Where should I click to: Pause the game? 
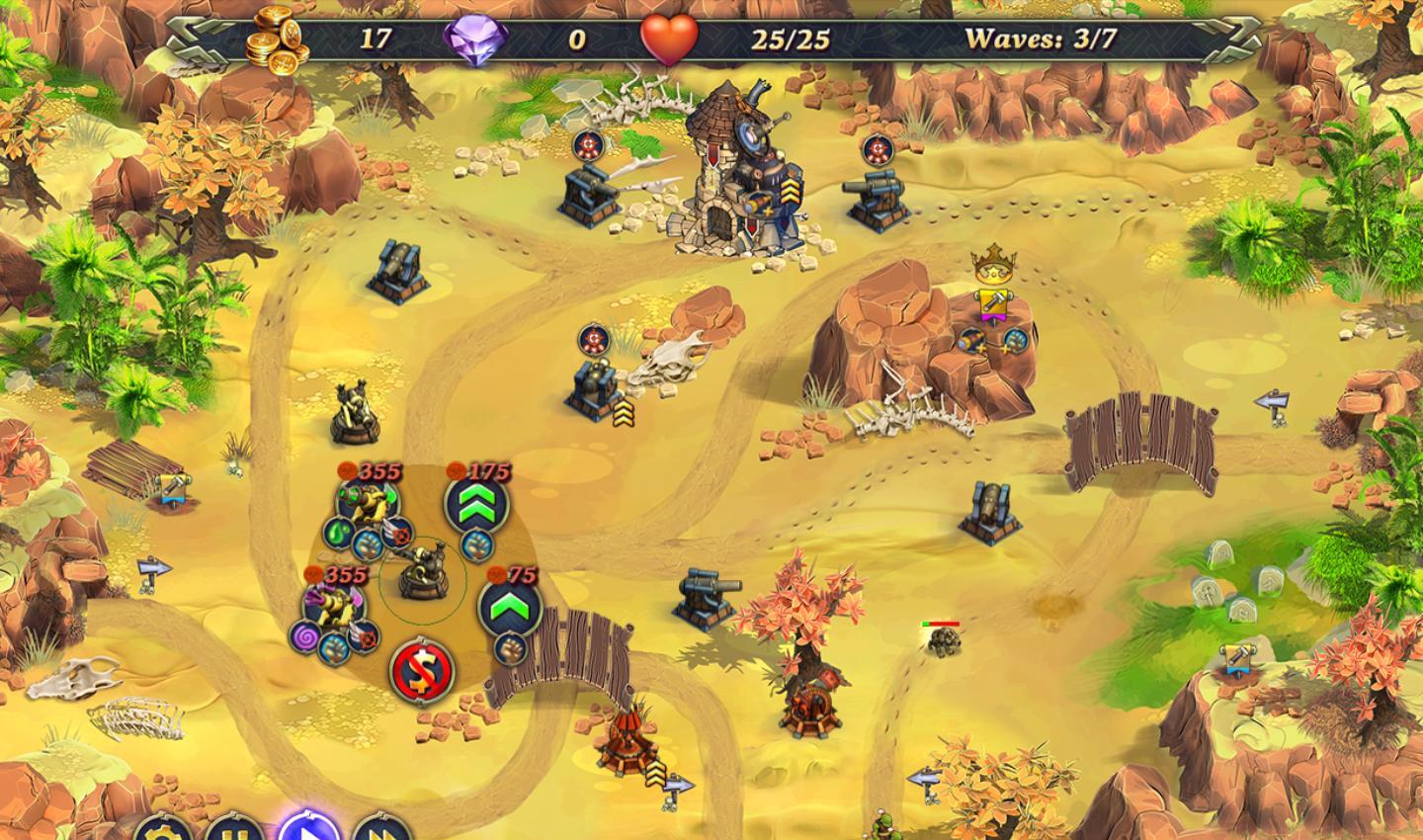233,830
